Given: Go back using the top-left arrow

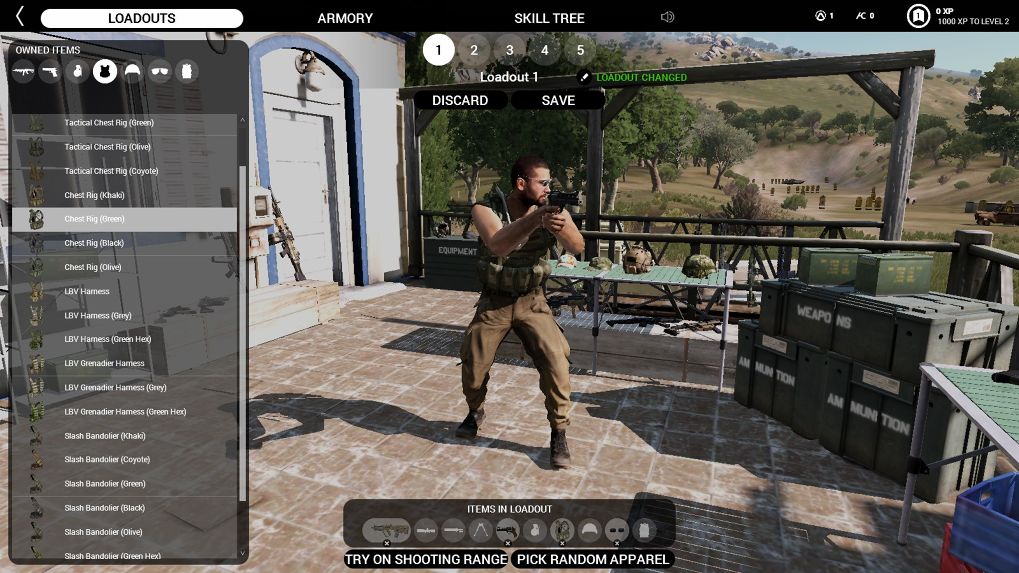Looking at the screenshot, I should click(19, 17).
